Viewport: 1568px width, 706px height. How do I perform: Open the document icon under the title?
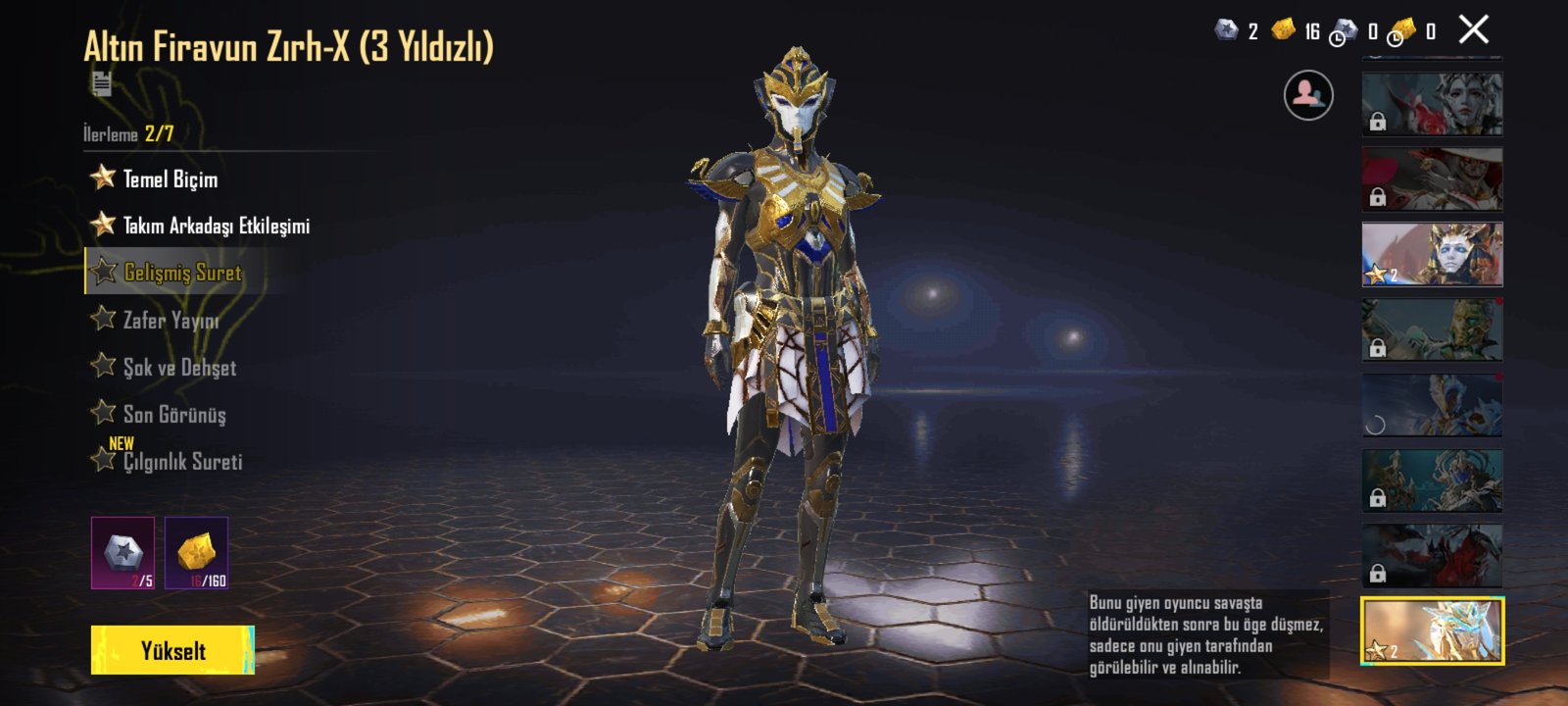click(x=101, y=84)
